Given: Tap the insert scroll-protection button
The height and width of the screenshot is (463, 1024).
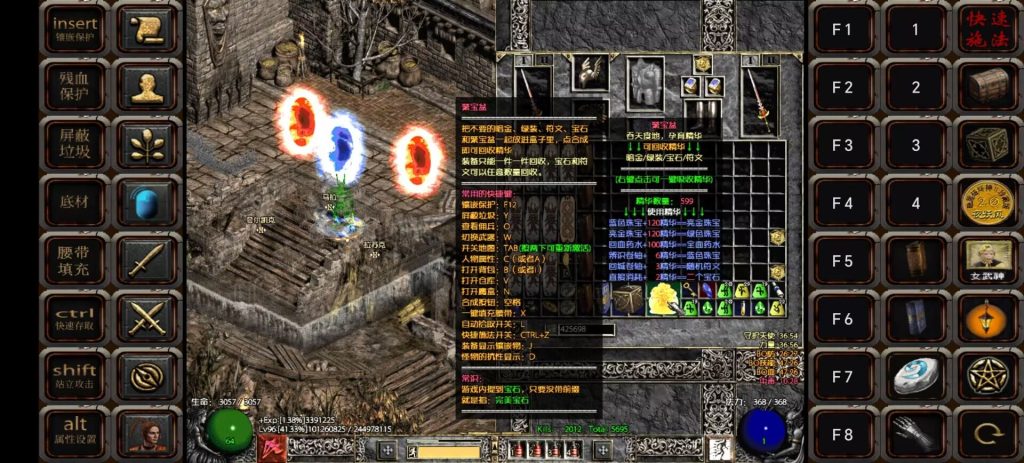Looking at the screenshot, I should pyautogui.click(x=75, y=28).
